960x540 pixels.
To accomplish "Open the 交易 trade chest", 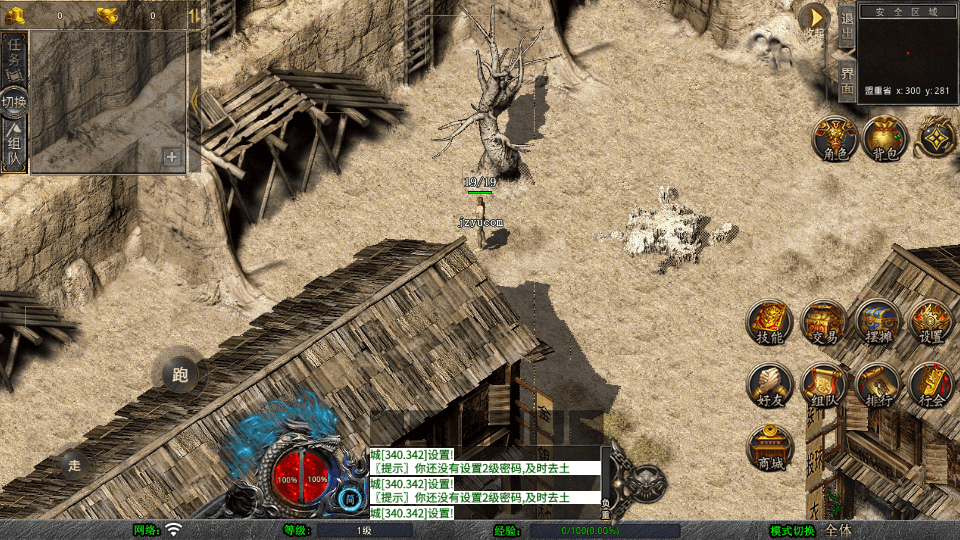I will point(824,322).
